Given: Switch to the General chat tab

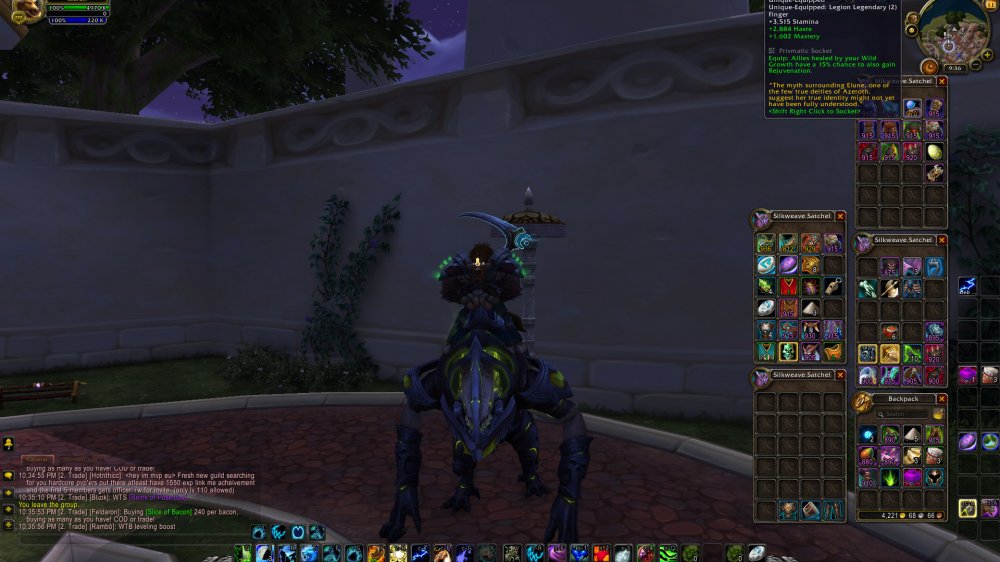Looking at the screenshot, I should [x=38, y=459].
